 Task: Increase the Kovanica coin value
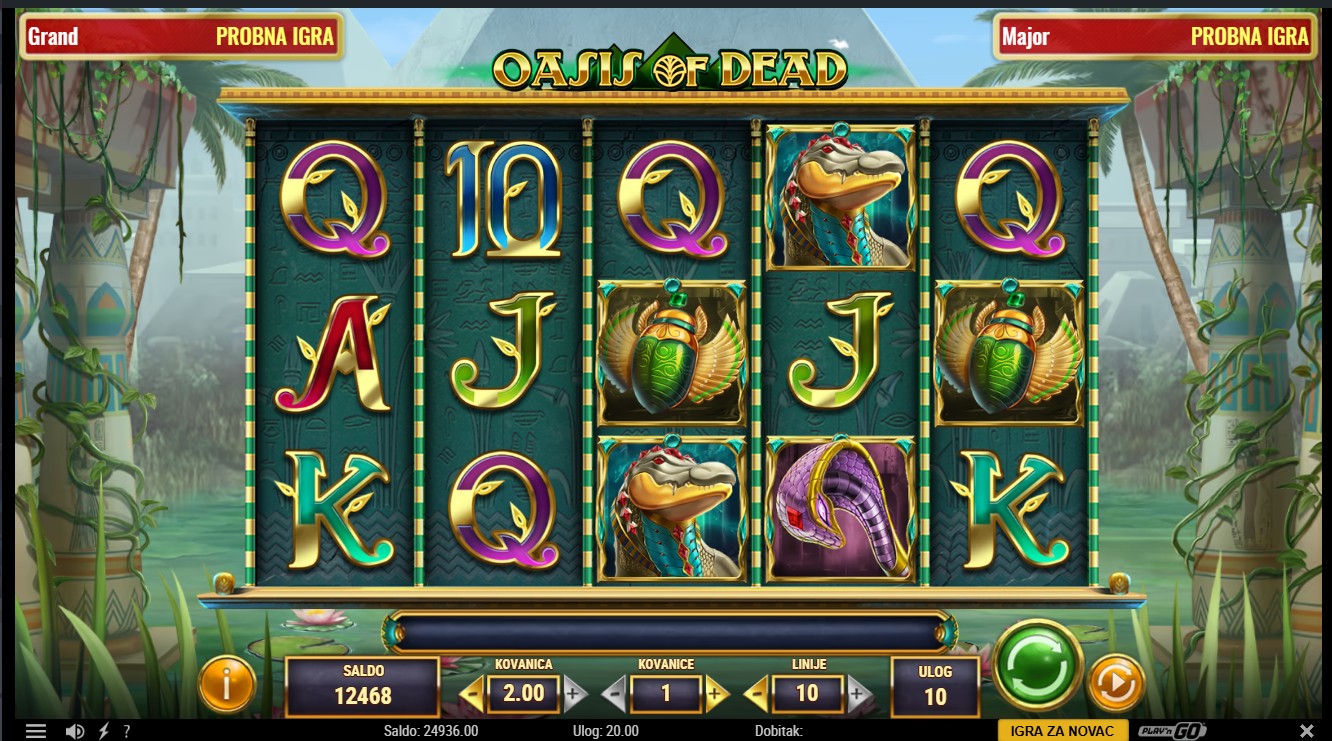tap(573, 693)
